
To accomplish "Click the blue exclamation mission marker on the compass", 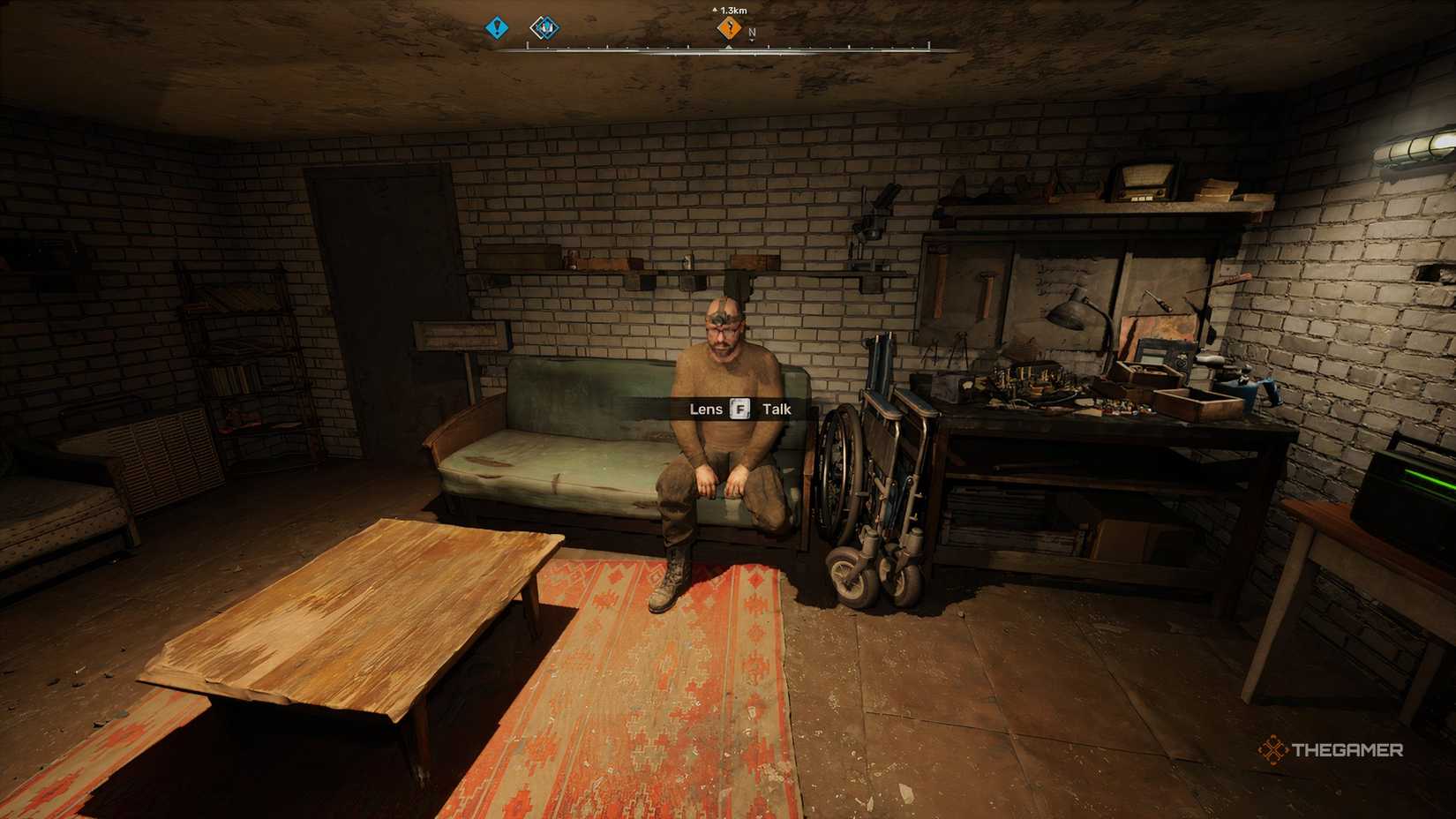I will pyautogui.click(x=496, y=27).
